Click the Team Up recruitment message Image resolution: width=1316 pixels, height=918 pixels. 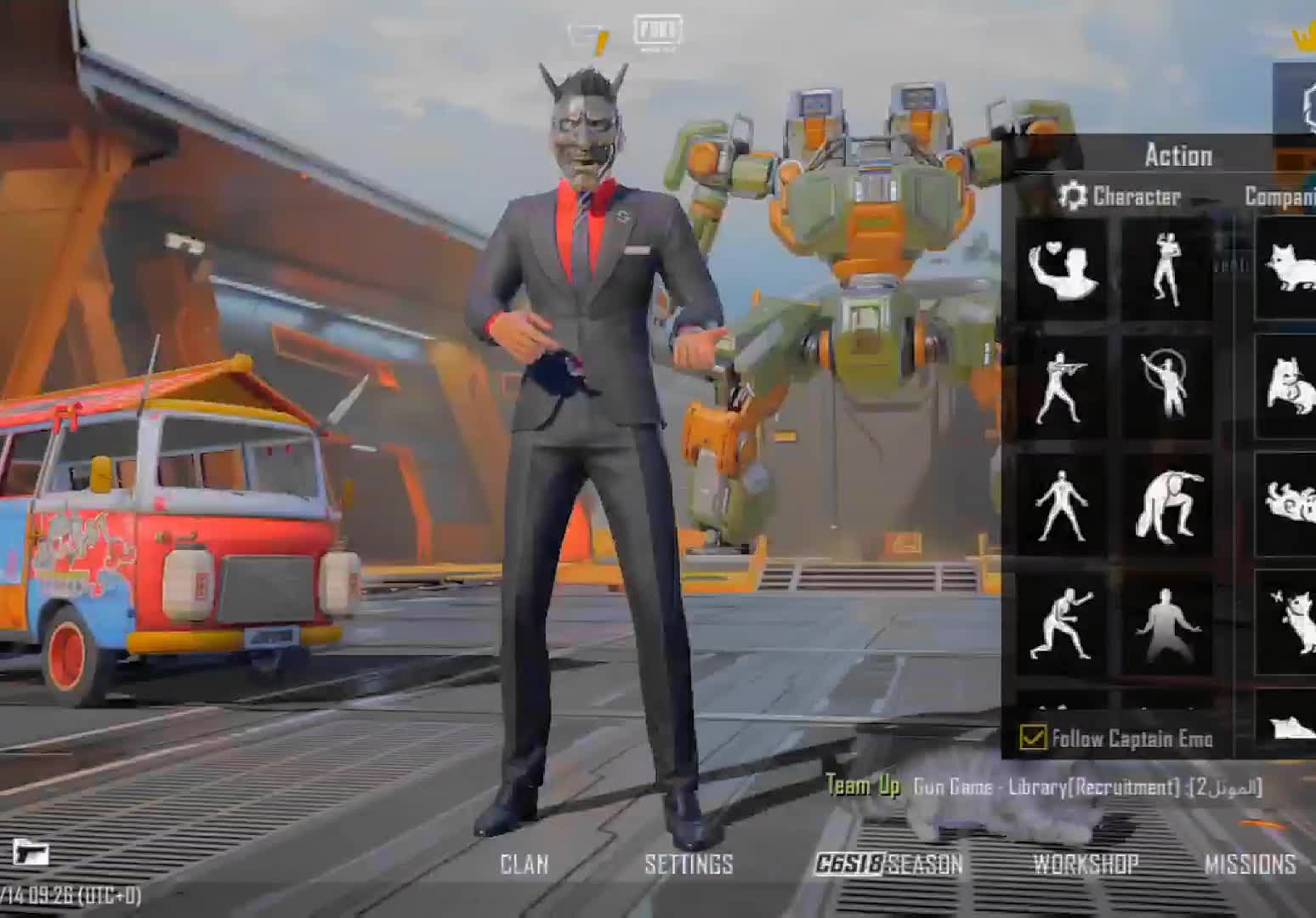click(x=1044, y=787)
